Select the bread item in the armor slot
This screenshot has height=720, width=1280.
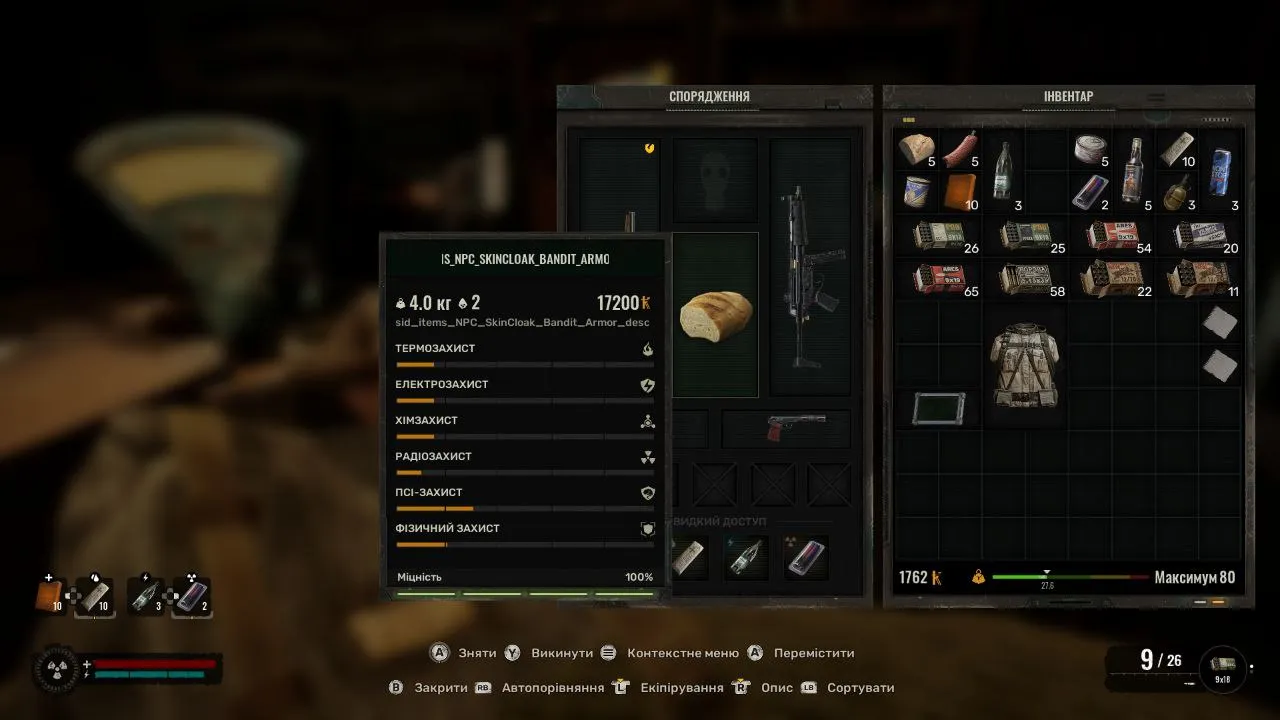click(715, 314)
